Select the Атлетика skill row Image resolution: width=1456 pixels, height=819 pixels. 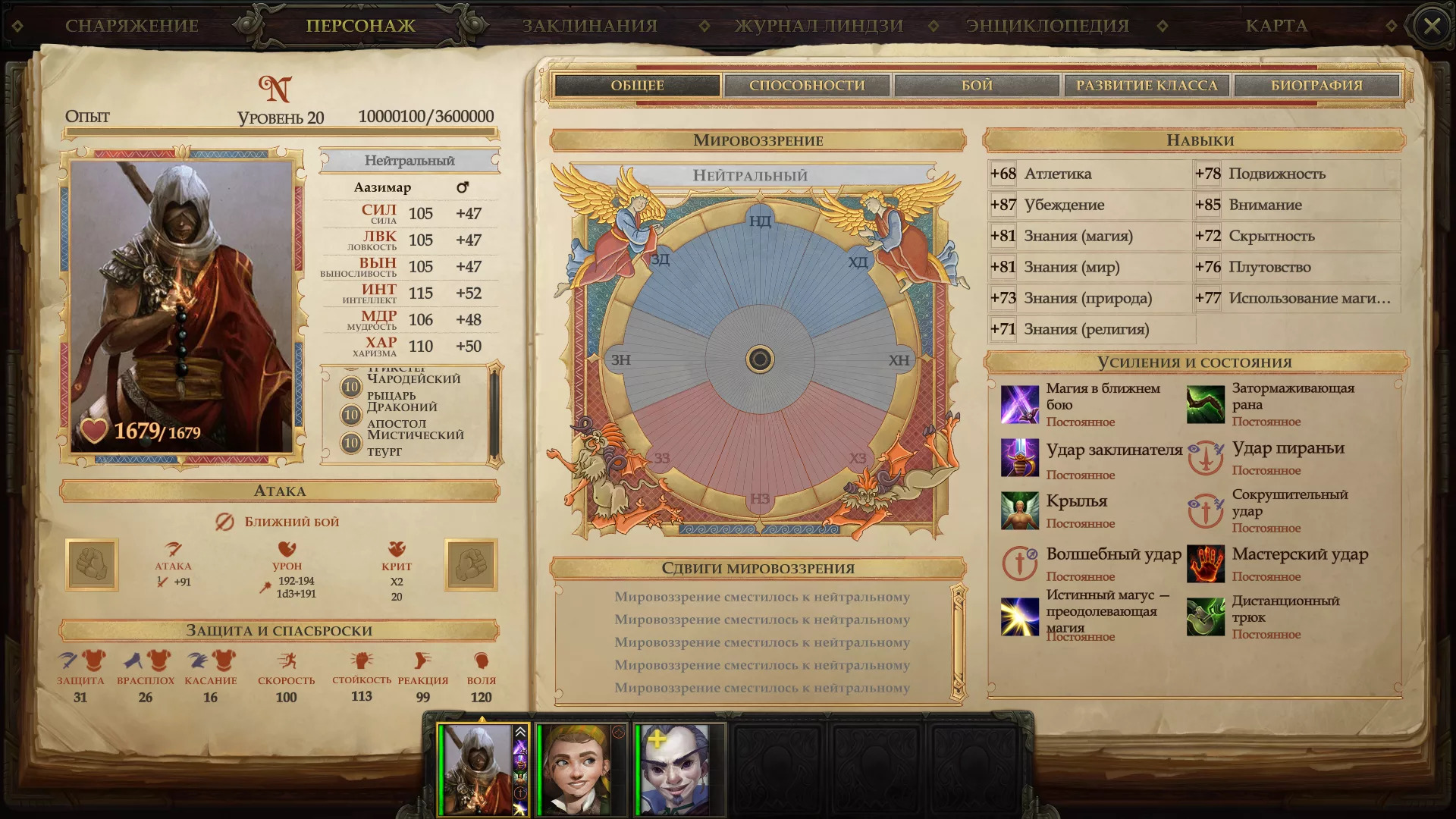click(x=1089, y=174)
